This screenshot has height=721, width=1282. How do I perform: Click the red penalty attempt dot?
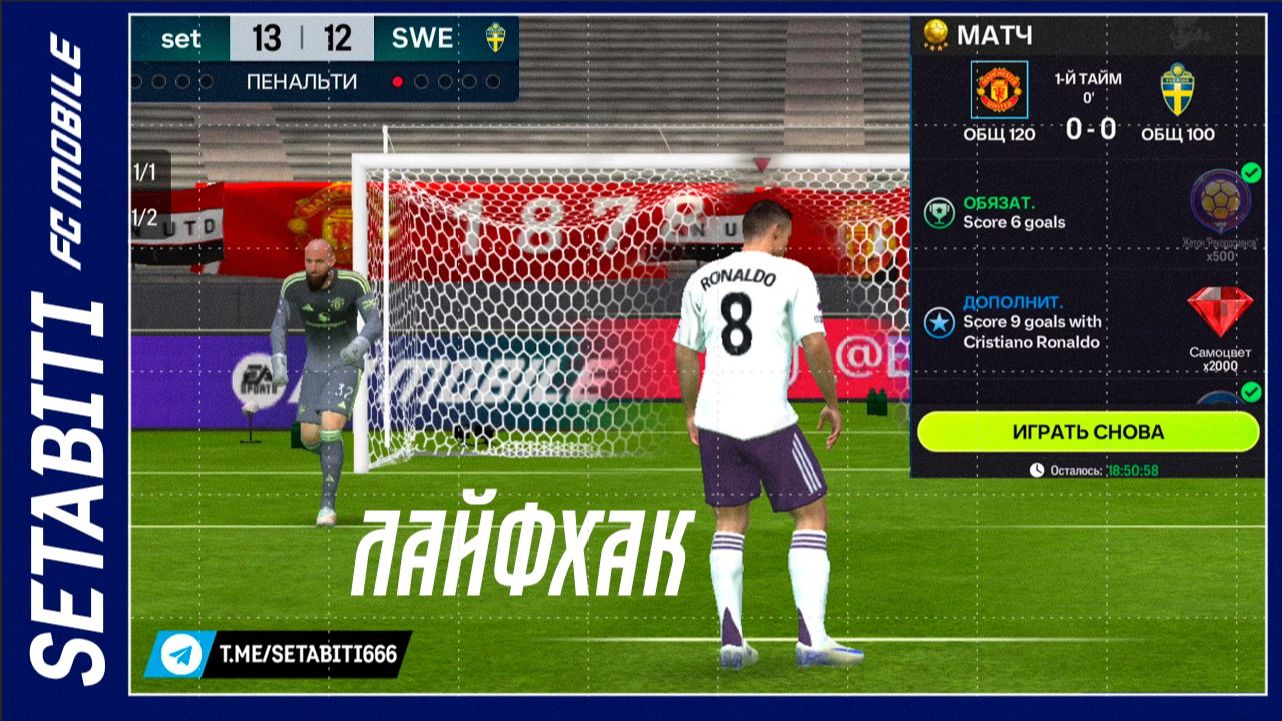[x=399, y=82]
